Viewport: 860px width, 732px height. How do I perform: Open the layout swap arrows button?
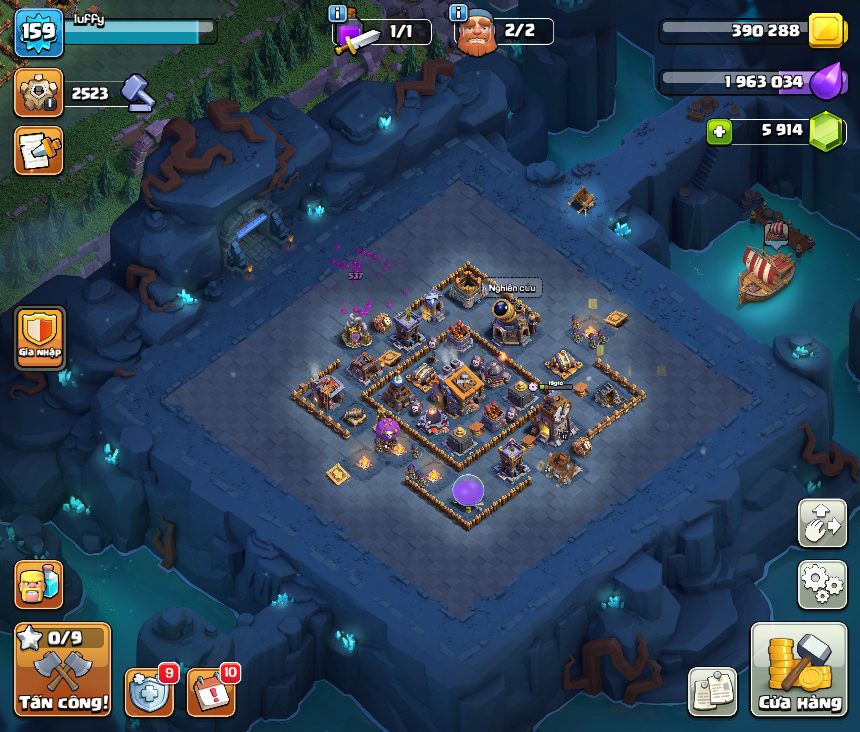[822, 523]
